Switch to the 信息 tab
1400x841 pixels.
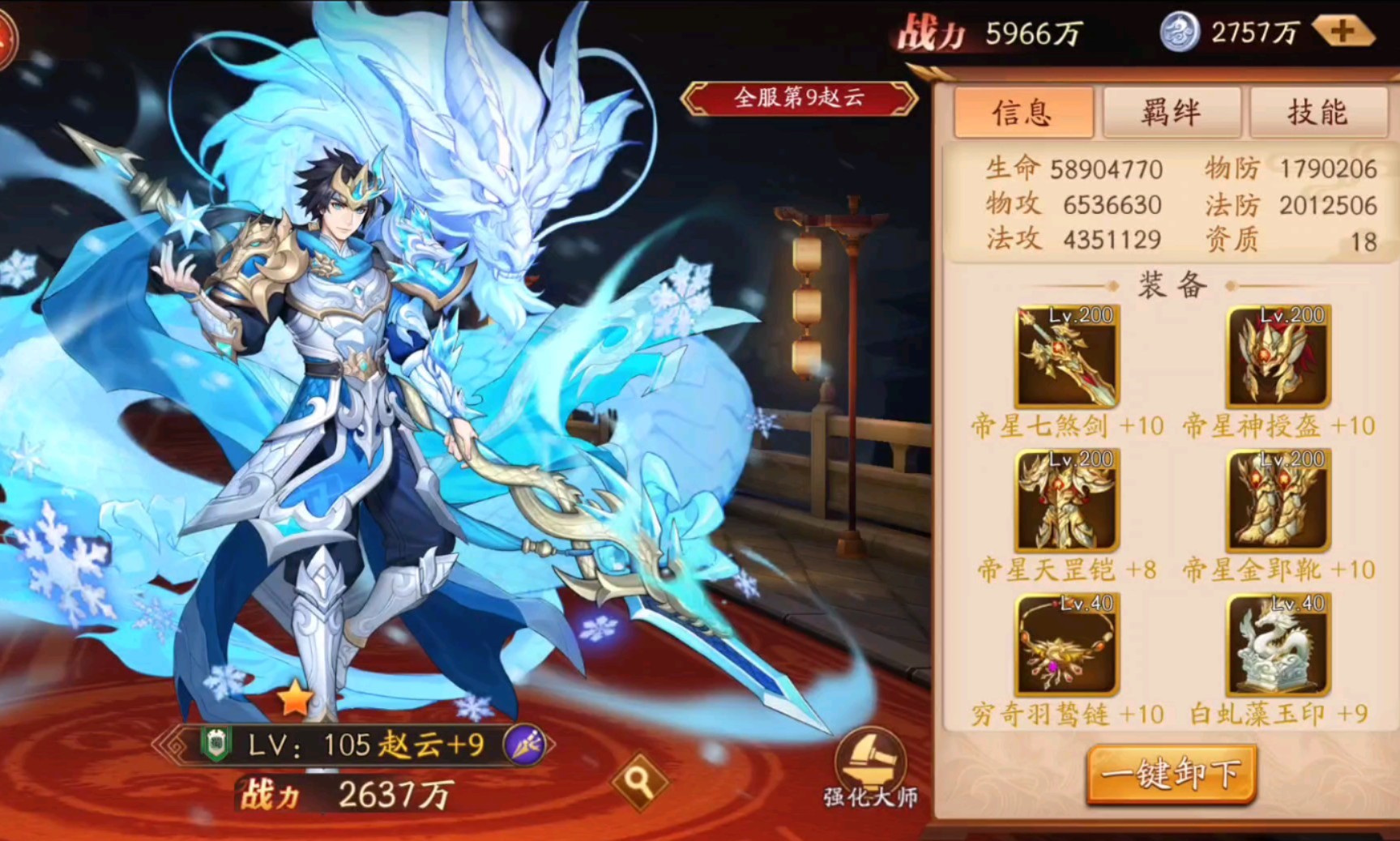[x=1022, y=113]
